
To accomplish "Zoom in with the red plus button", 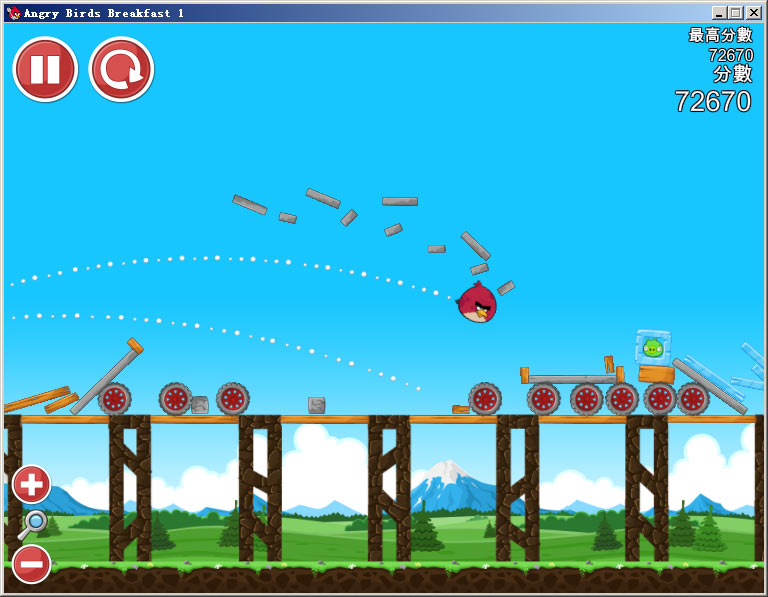I will pyautogui.click(x=31, y=485).
